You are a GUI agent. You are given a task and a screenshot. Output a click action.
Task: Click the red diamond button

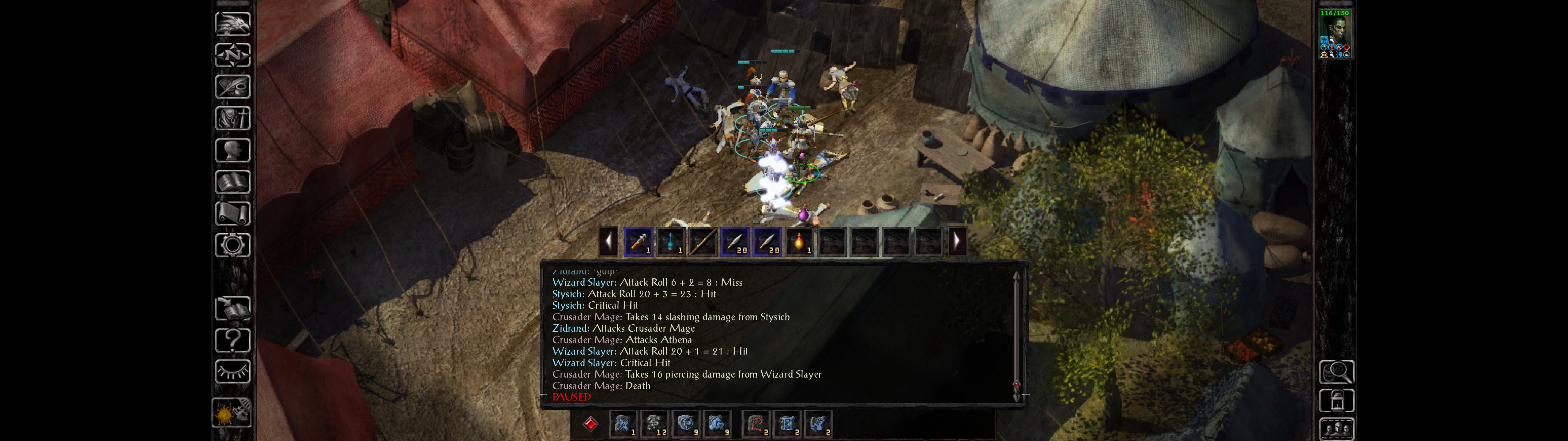coord(590,423)
